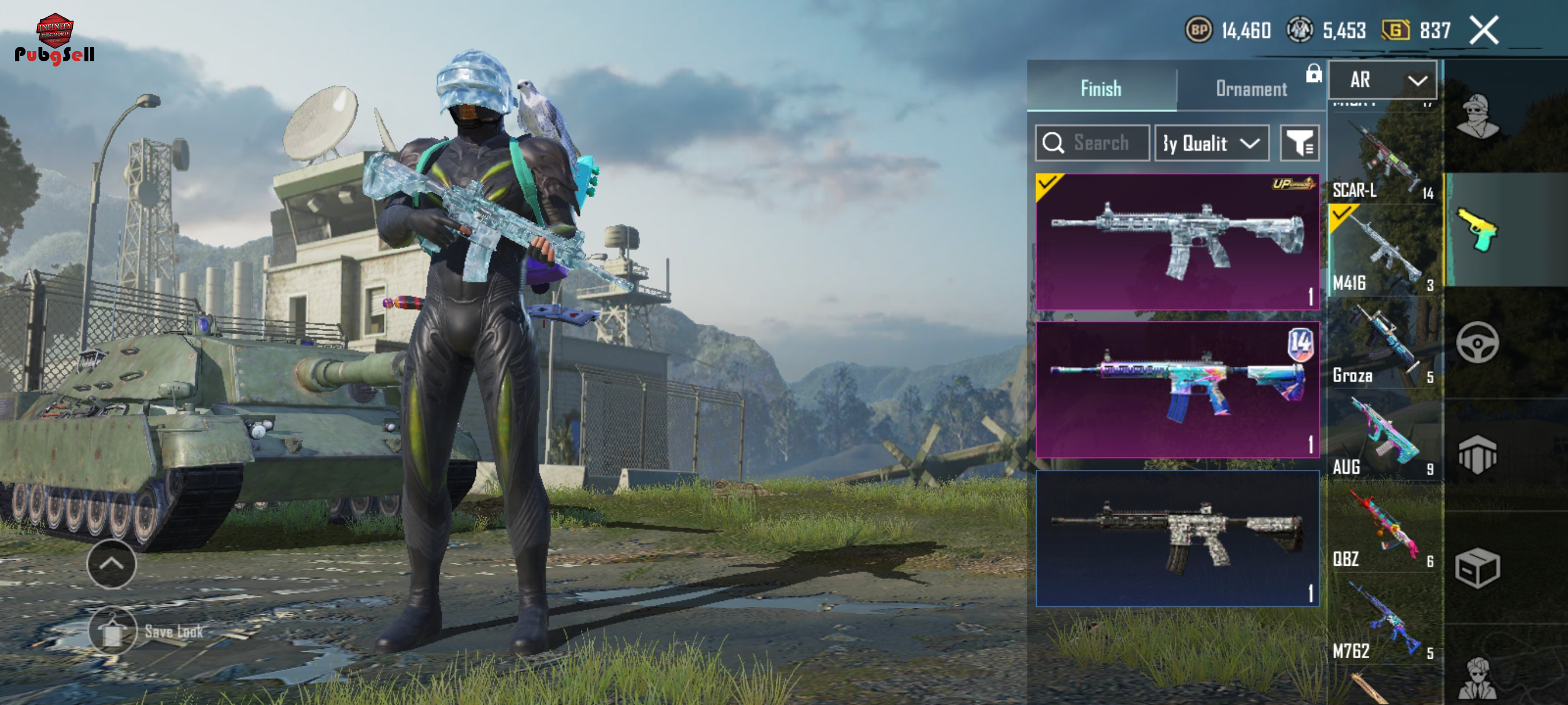Select the equipped glacier M416 finish
1568x705 pixels.
tap(1177, 242)
